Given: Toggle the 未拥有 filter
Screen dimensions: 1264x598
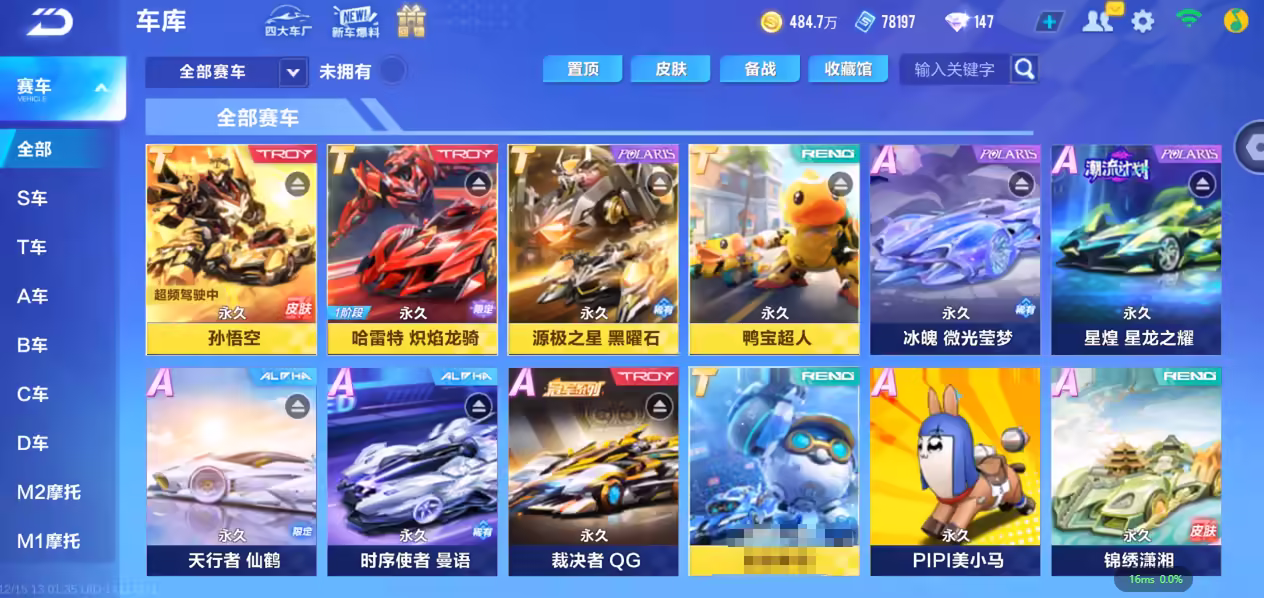Looking at the screenshot, I should [393, 71].
